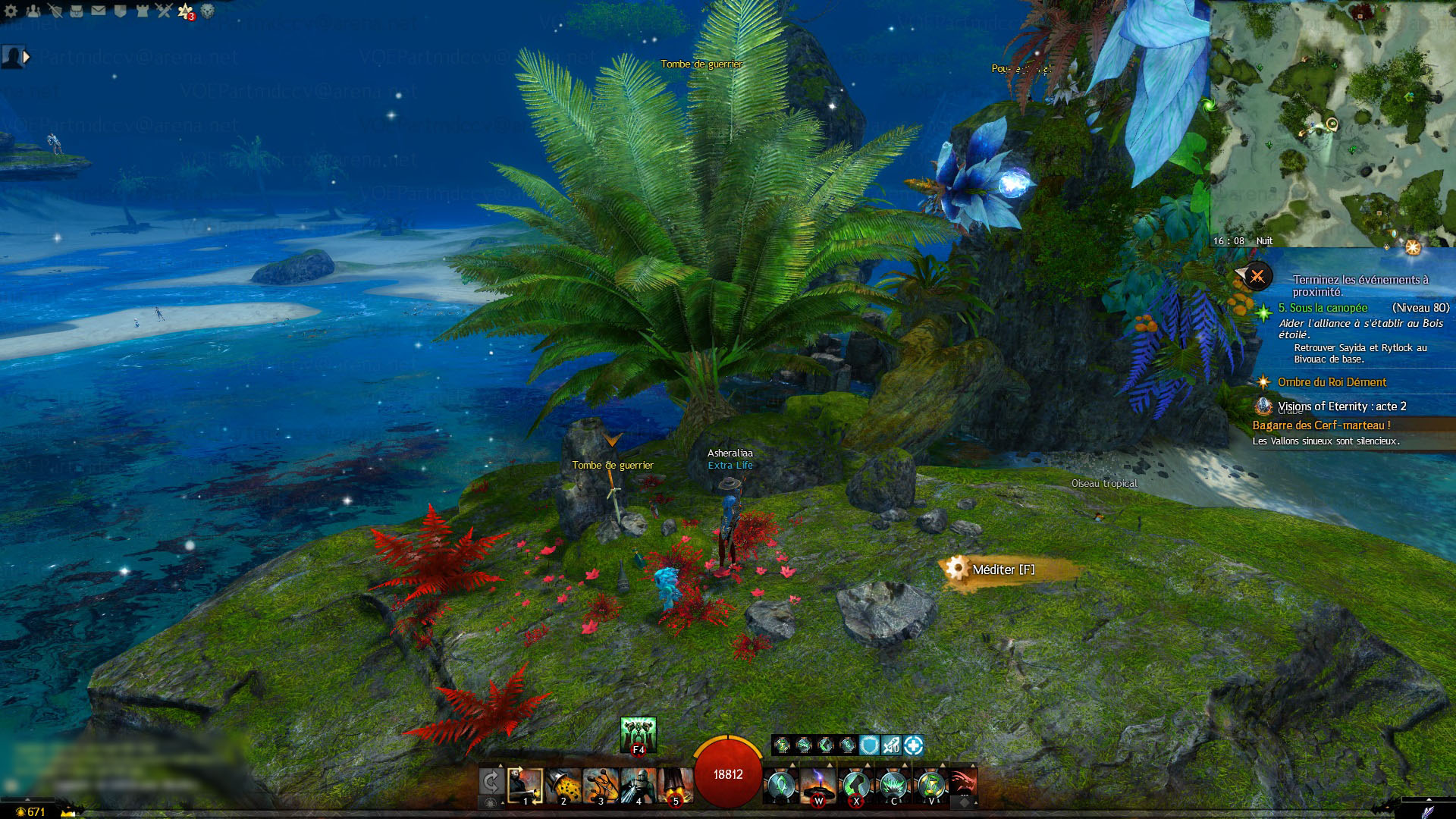Open the game menu gear icon
This screenshot has width=1456, height=819.
pyautogui.click(x=11, y=11)
